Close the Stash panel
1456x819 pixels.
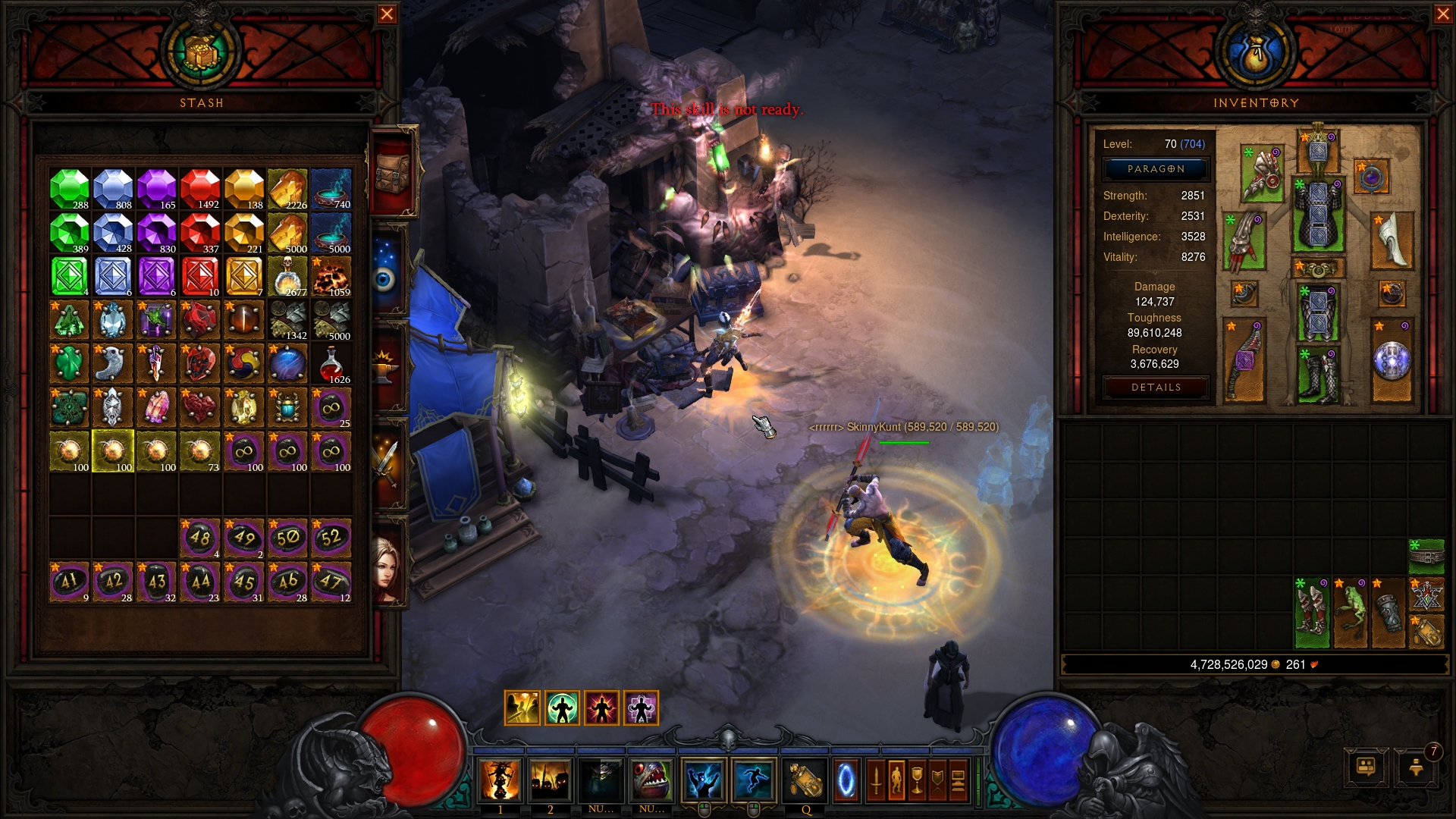pos(387,14)
